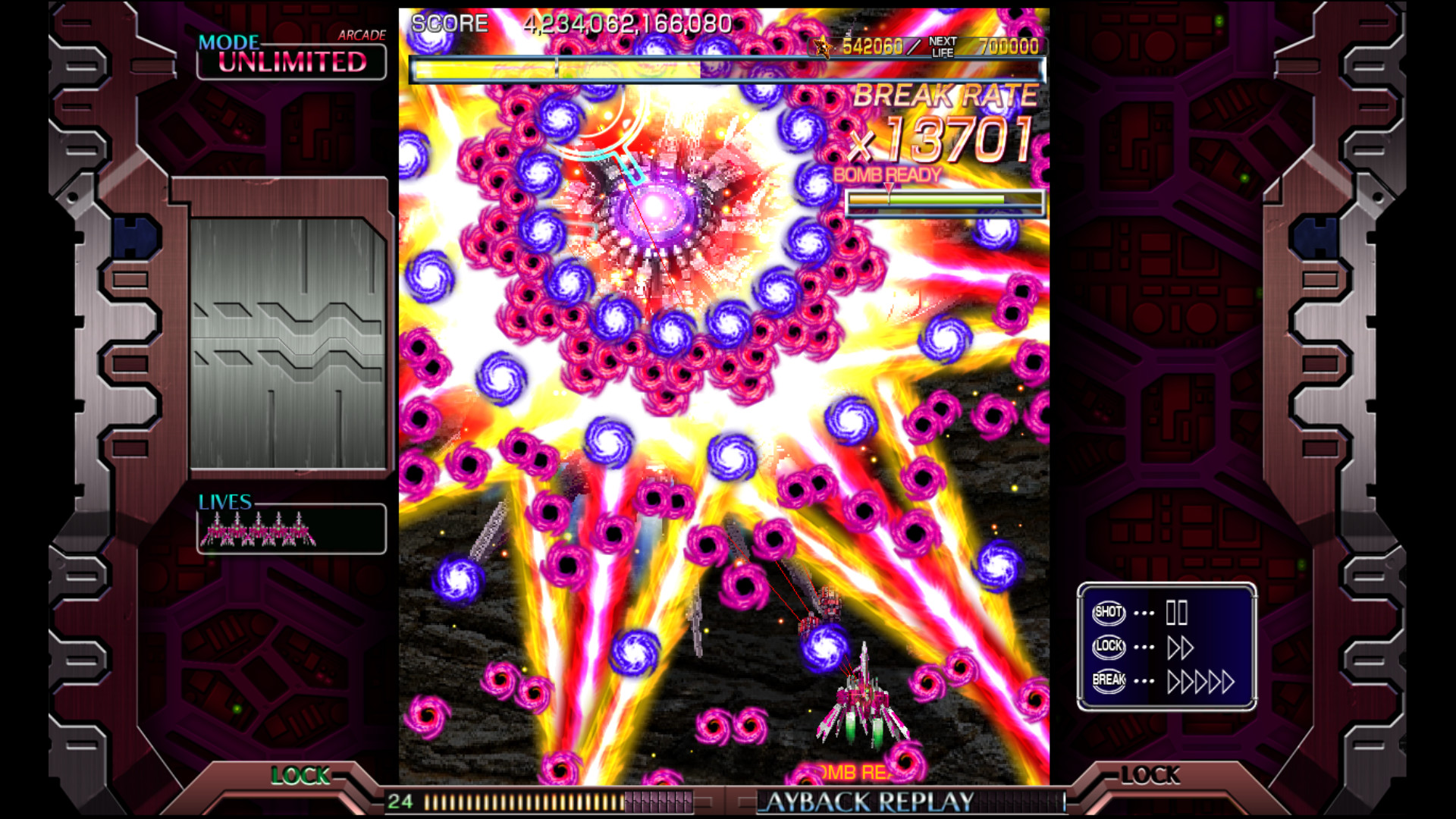Click the bomb gauge bar under BOMB READY

[x=946, y=201]
